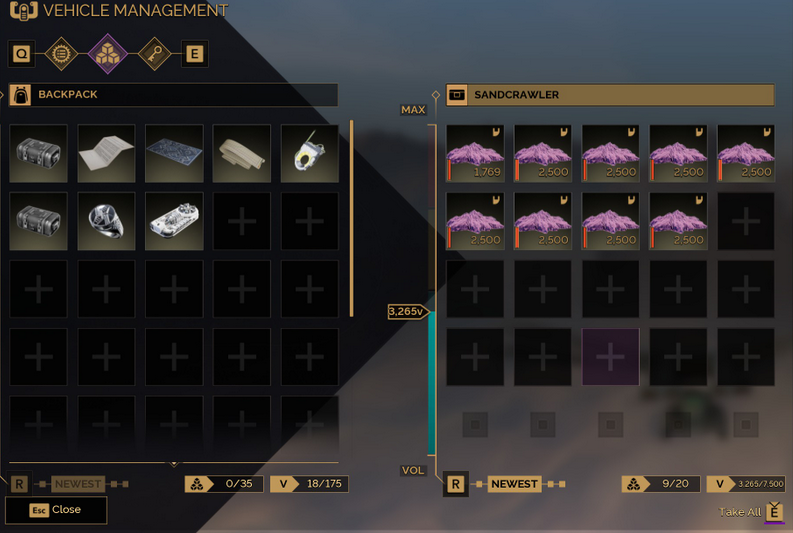
Task: Select the folded paper document in backpack
Action: pos(106,153)
